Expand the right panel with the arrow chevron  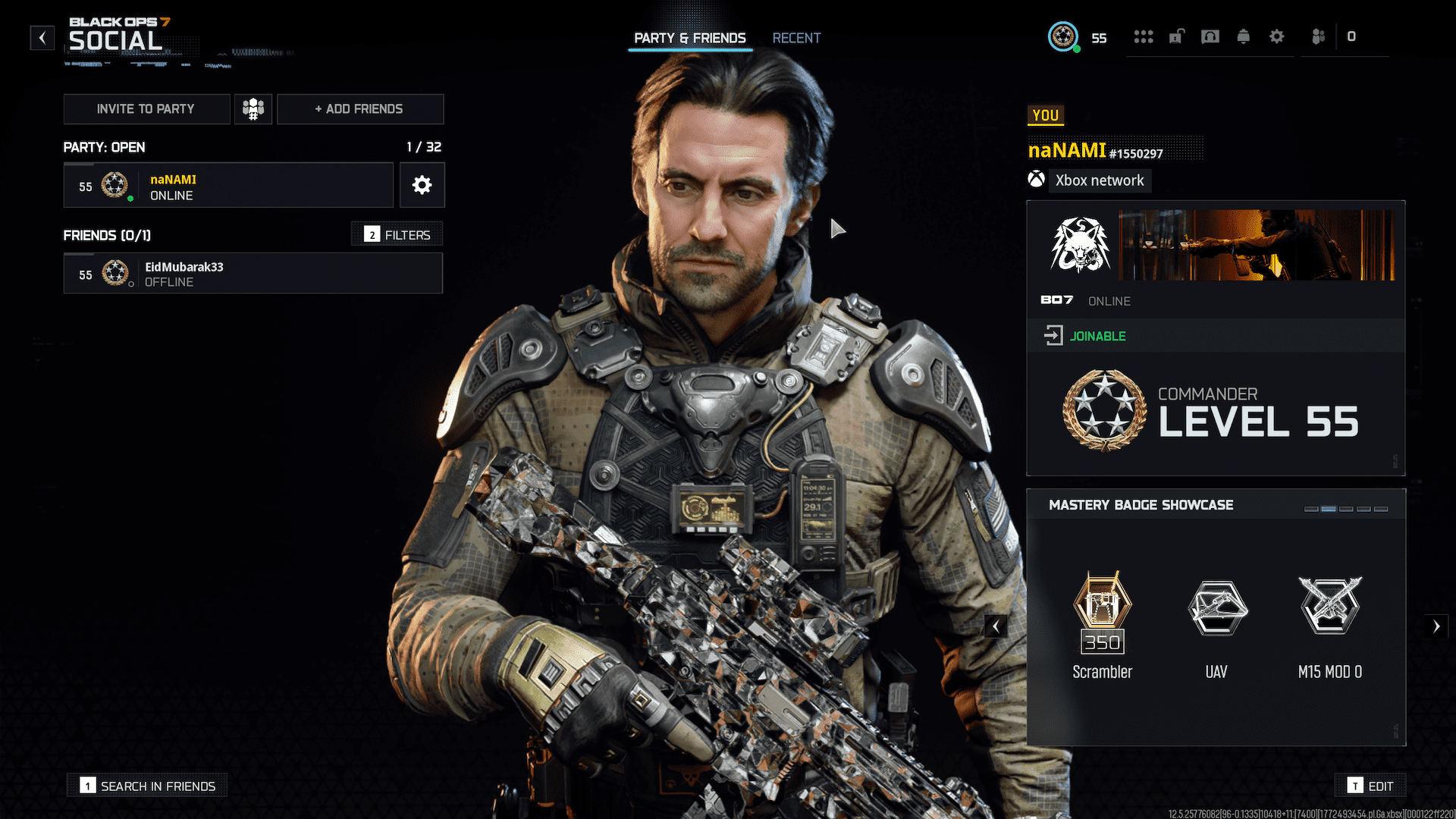(1437, 626)
